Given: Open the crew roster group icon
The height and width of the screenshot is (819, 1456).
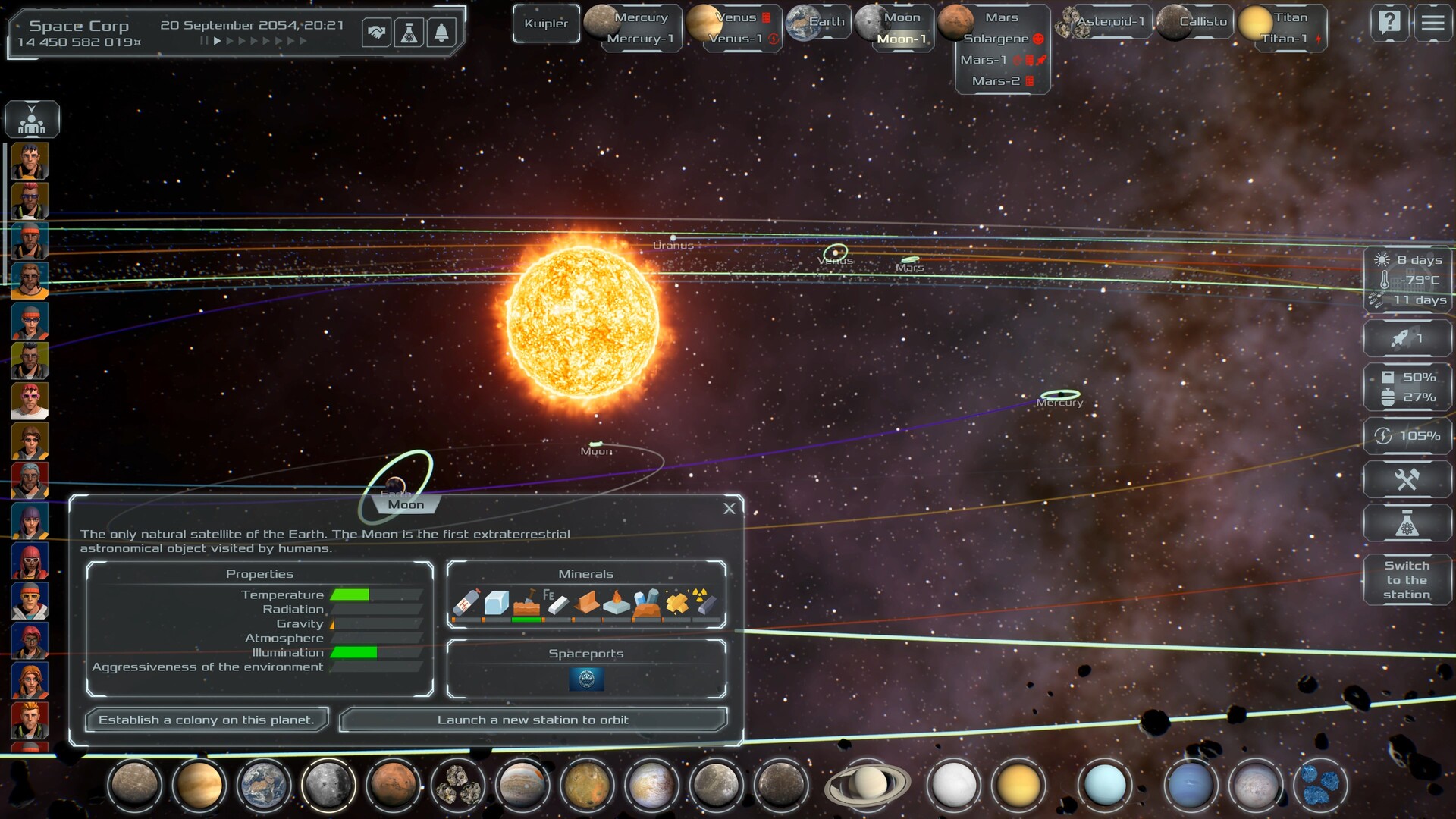Looking at the screenshot, I should click(x=32, y=120).
